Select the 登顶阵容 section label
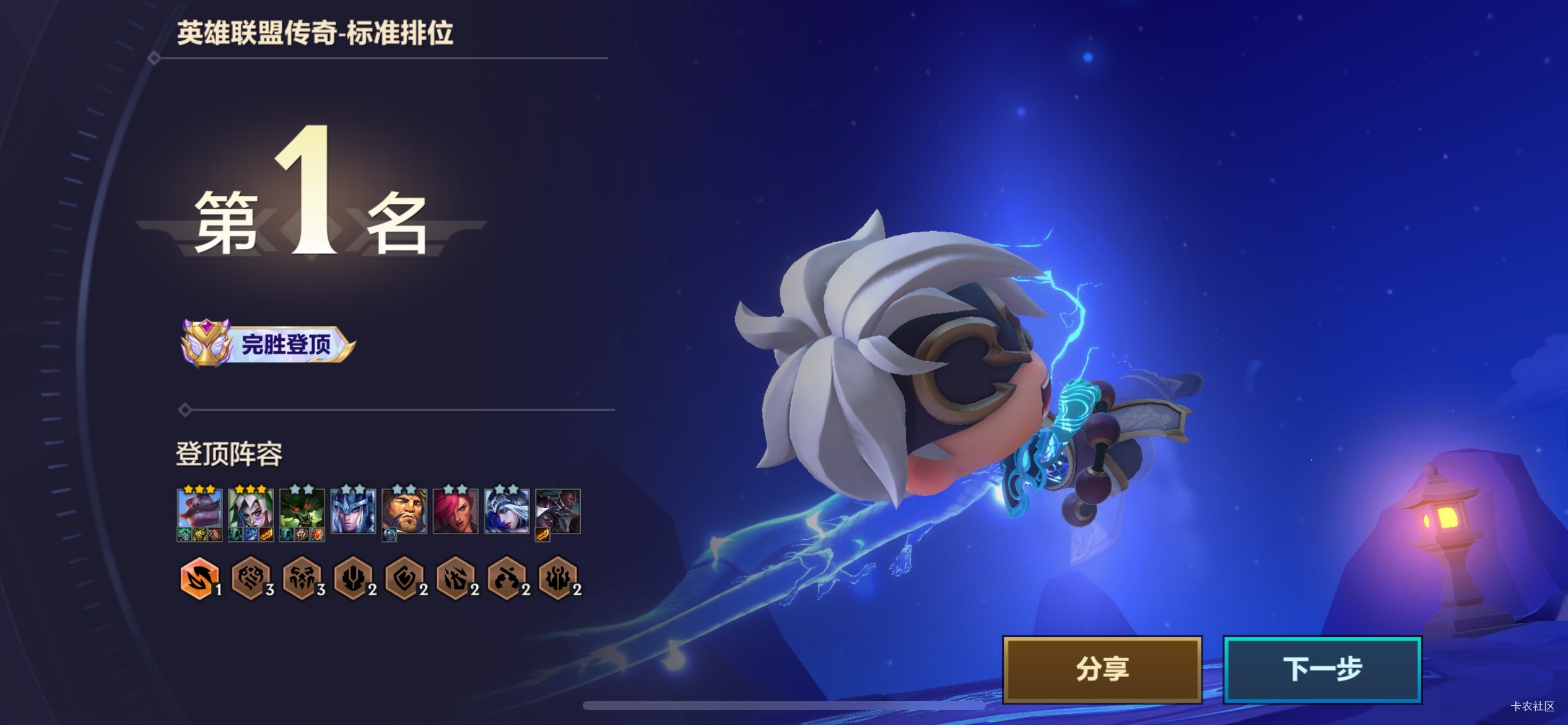The image size is (1568, 725). (x=229, y=454)
